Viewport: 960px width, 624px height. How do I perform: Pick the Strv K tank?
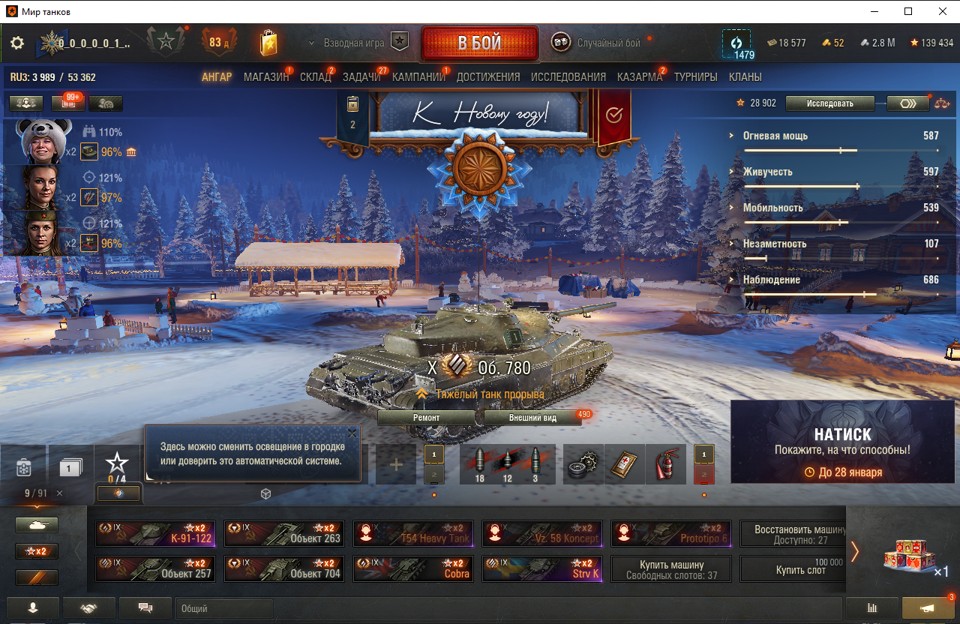[x=542, y=569]
